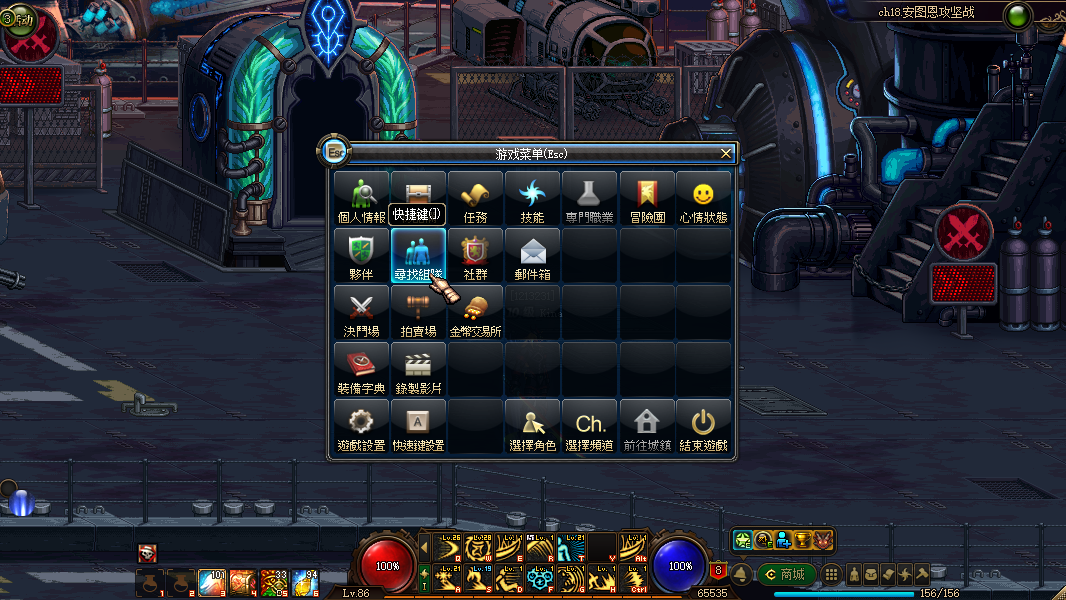Viewport: 1066px width, 600px height.
Task: Open the 裝備字典 equipment dictionary
Action: coord(361,369)
